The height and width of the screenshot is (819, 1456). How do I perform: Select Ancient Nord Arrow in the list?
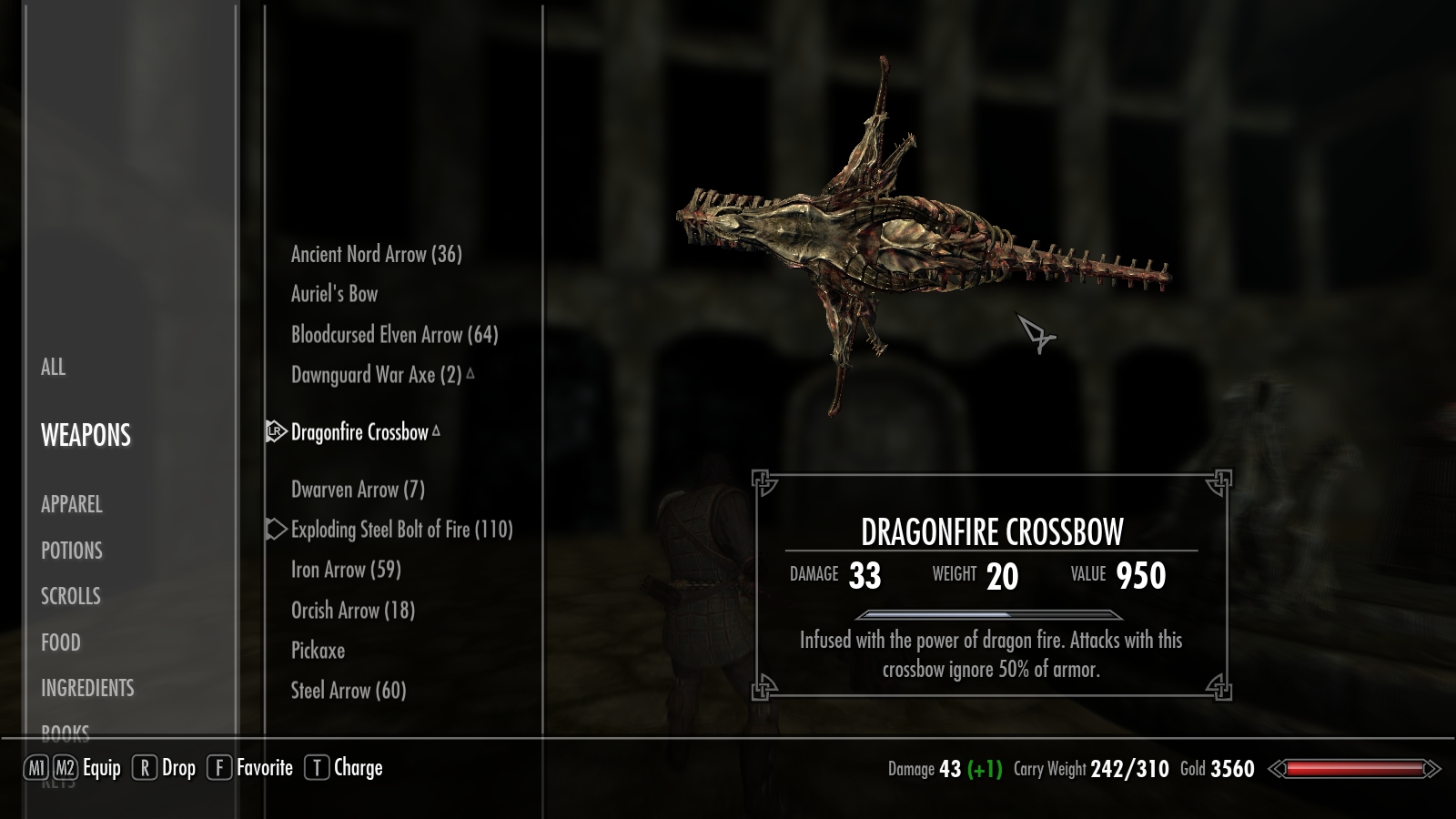[x=376, y=255]
